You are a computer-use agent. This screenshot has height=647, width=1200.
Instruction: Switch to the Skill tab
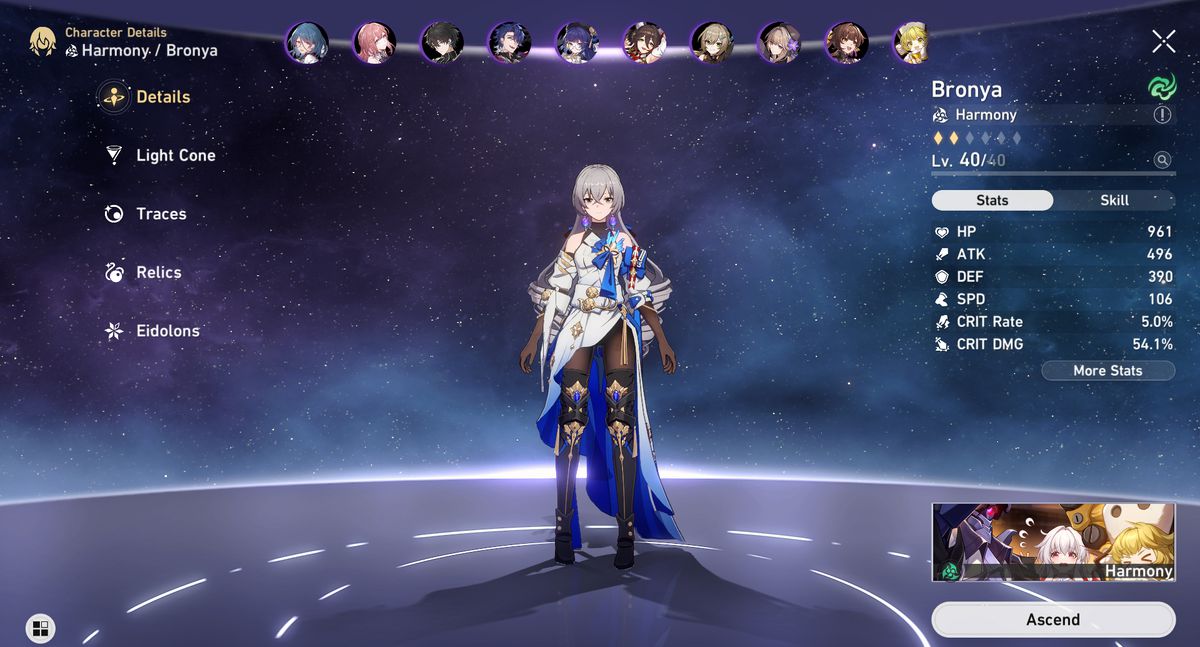pos(1114,200)
